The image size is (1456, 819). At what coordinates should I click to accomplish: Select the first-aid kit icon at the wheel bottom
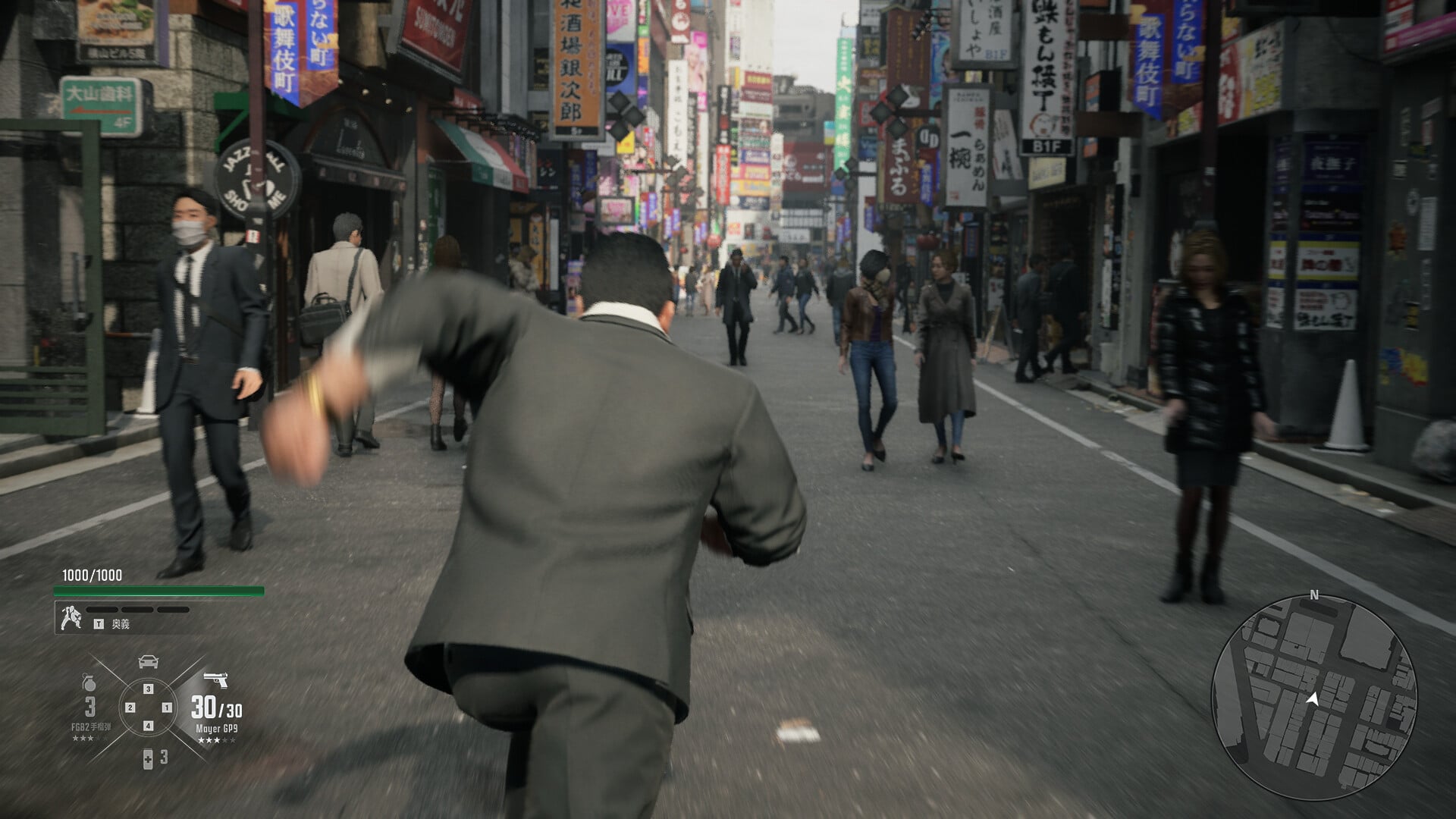pos(148,761)
